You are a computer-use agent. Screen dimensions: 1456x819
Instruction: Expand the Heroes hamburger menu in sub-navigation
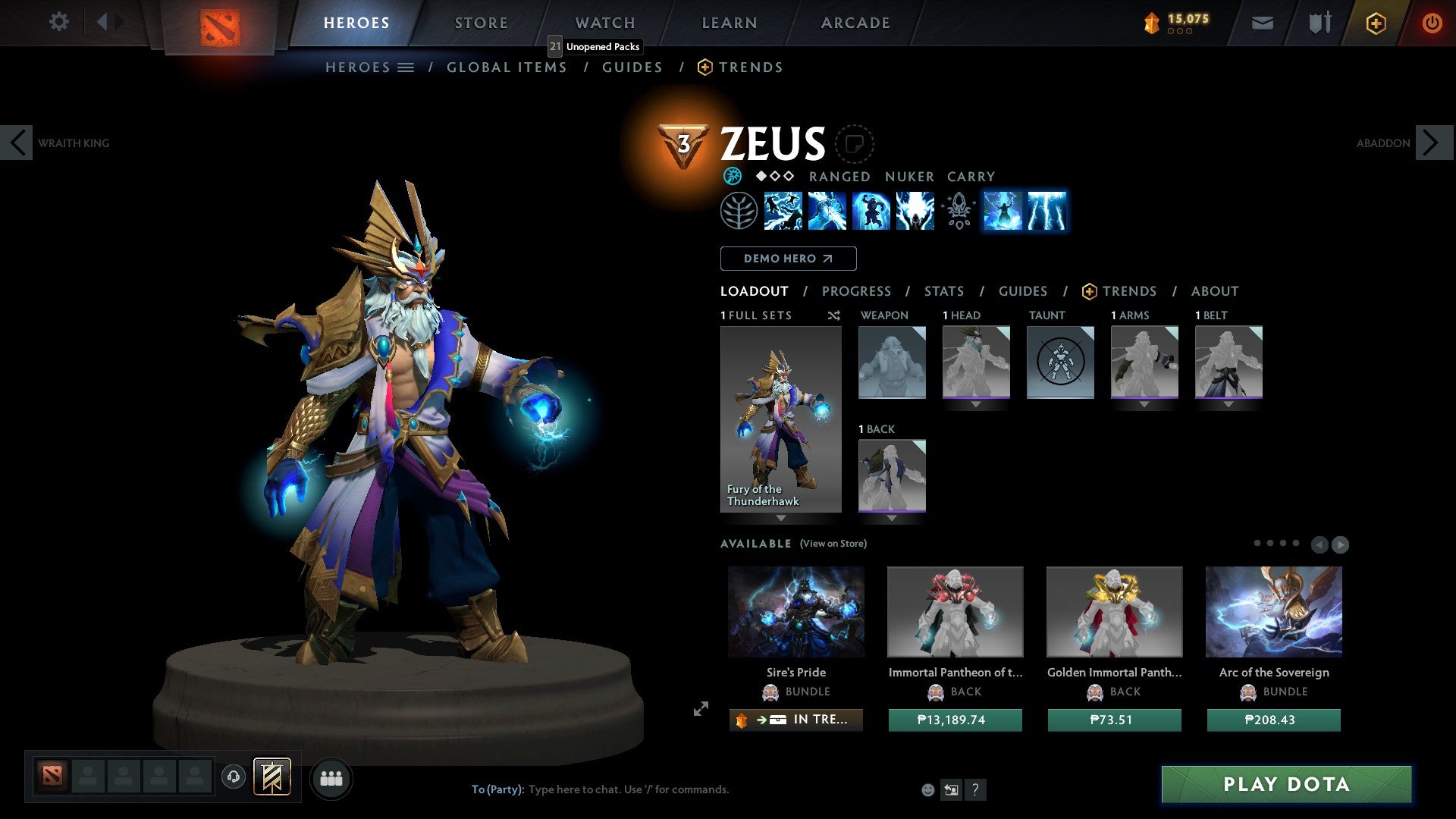(407, 67)
